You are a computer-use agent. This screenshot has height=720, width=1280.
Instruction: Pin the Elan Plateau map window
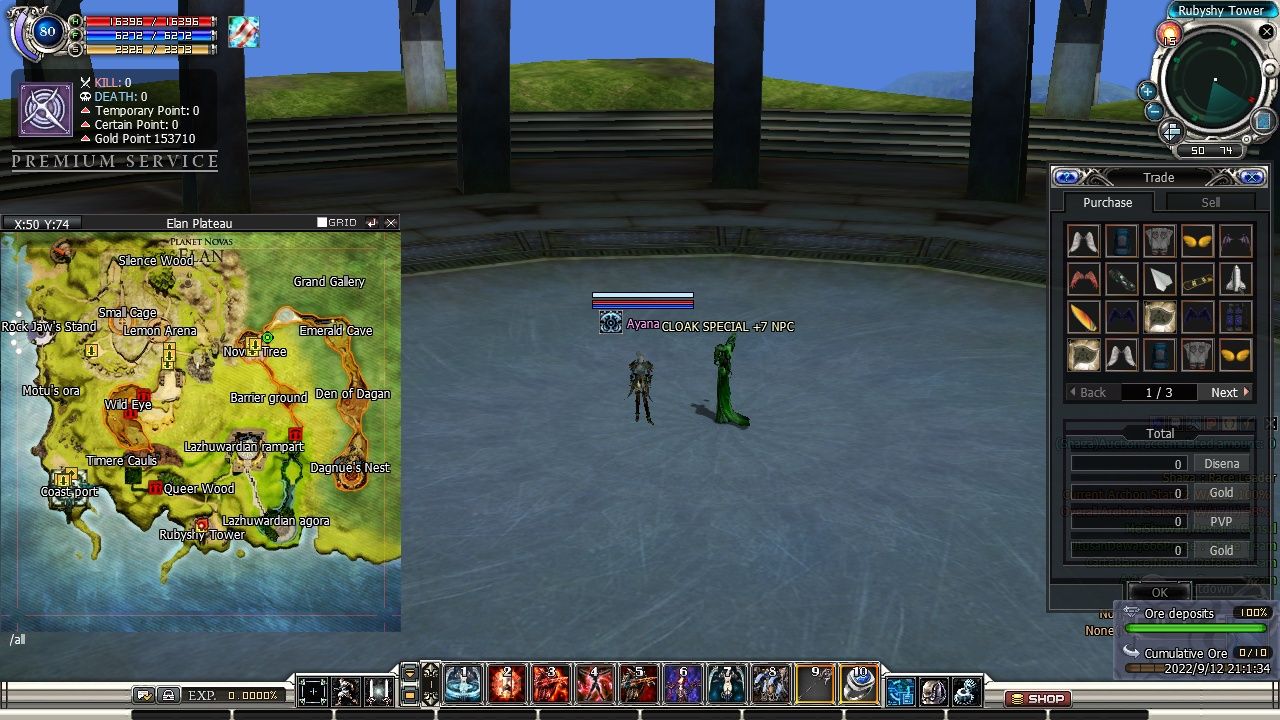pyautogui.click(x=371, y=223)
